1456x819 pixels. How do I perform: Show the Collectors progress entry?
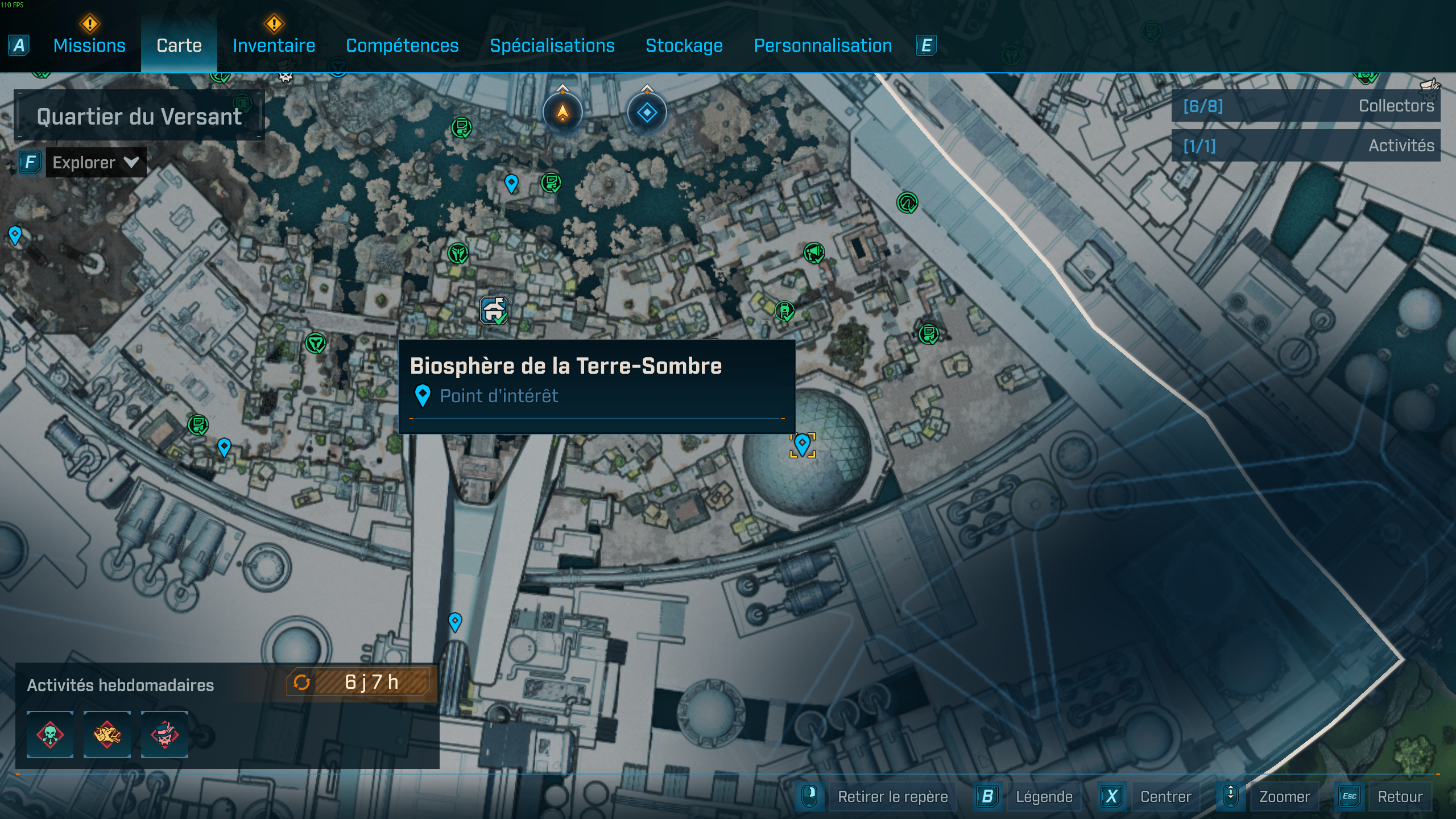pos(1306,106)
